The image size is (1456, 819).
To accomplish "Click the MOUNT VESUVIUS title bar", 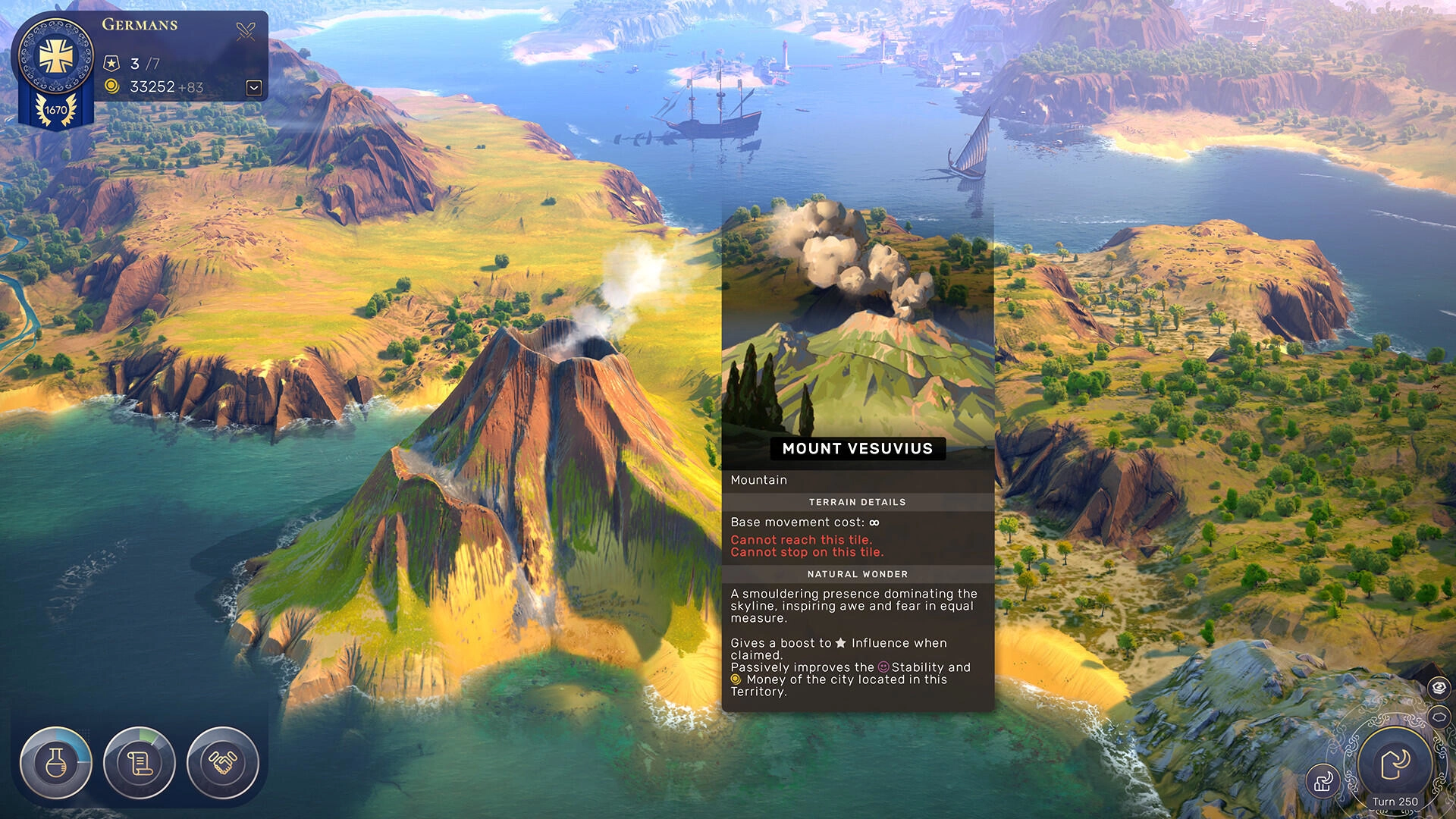I will tap(857, 448).
